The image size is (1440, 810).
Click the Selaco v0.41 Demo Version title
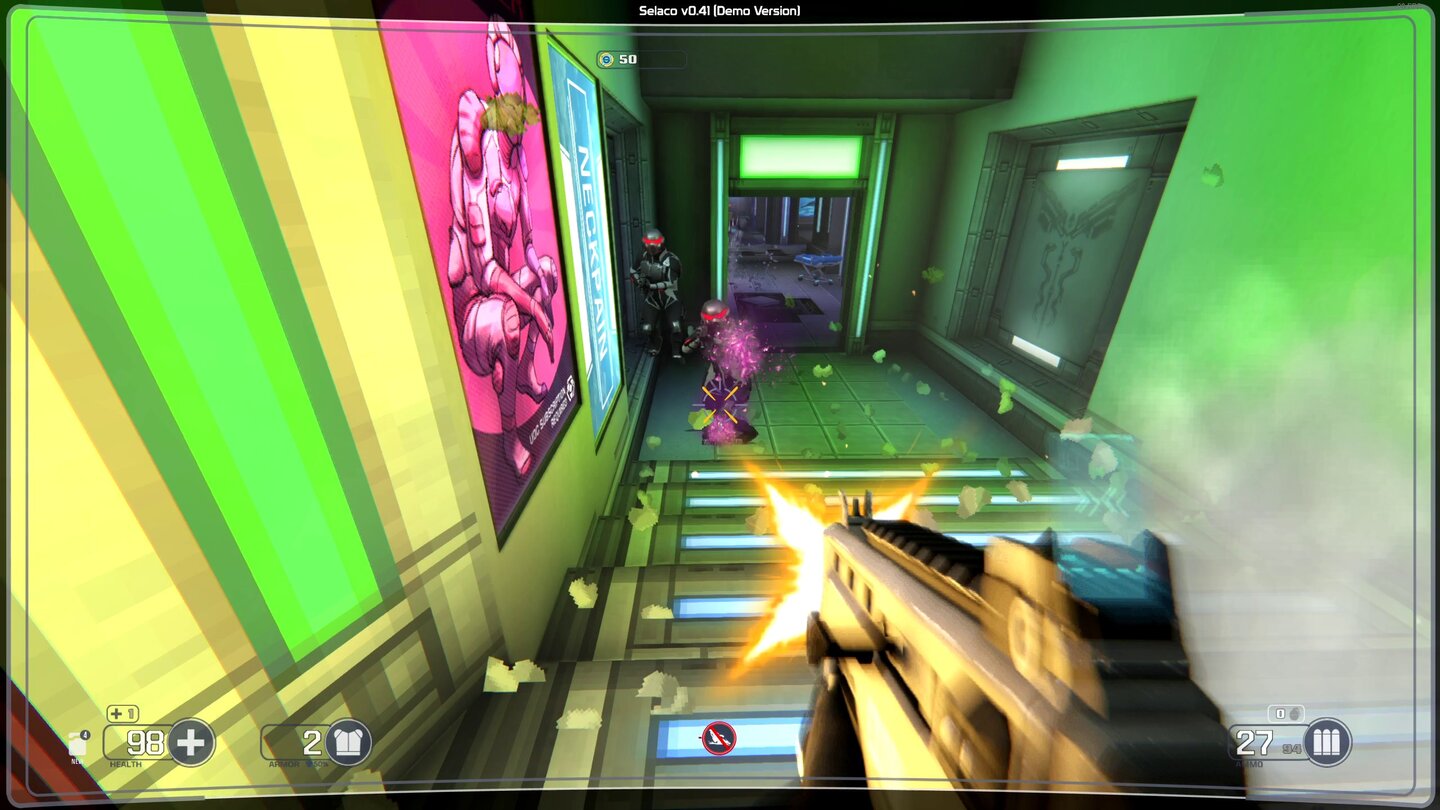point(720,9)
